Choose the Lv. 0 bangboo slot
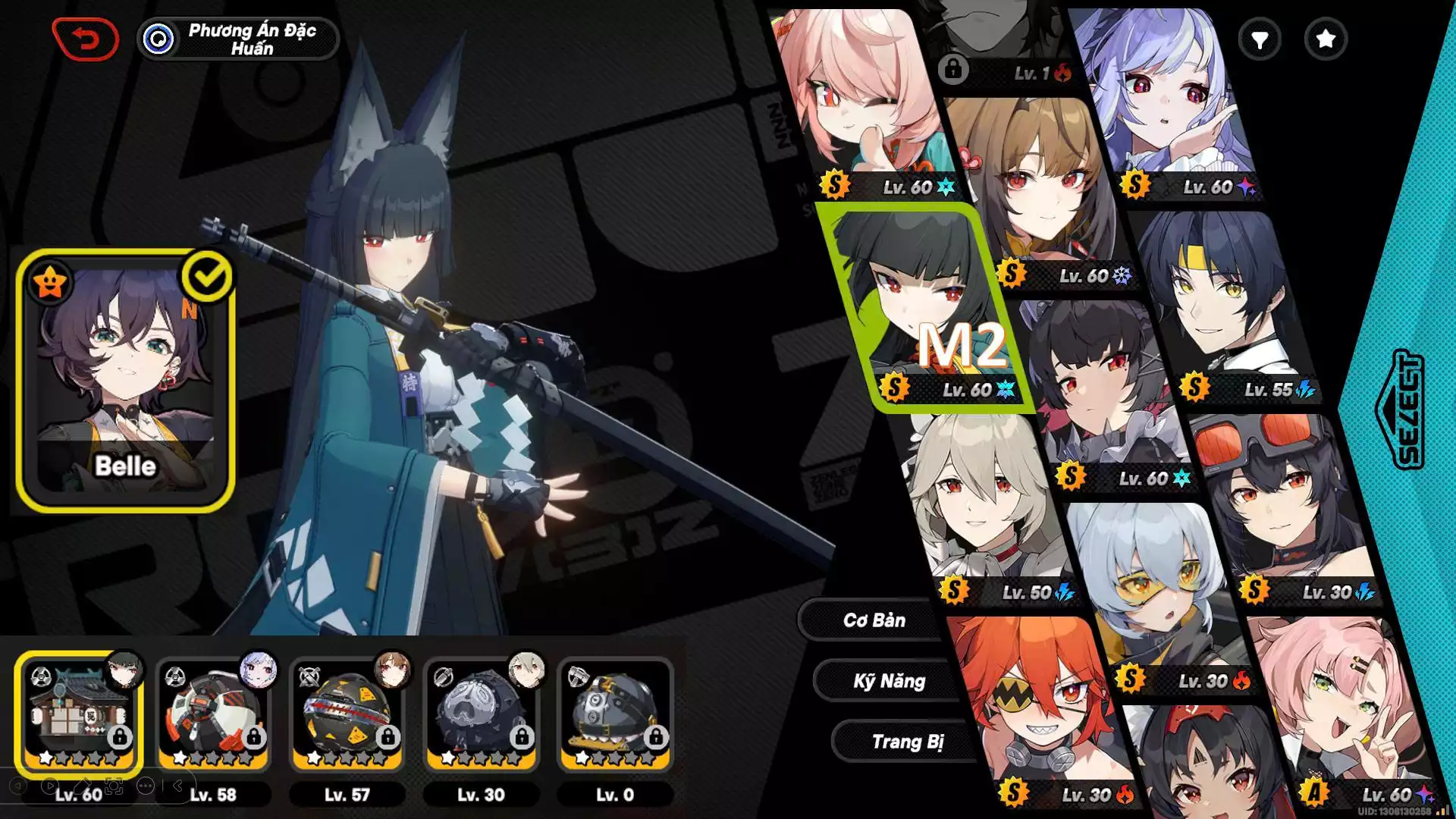Image resolution: width=1456 pixels, height=819 pixels. pos(615,714)
